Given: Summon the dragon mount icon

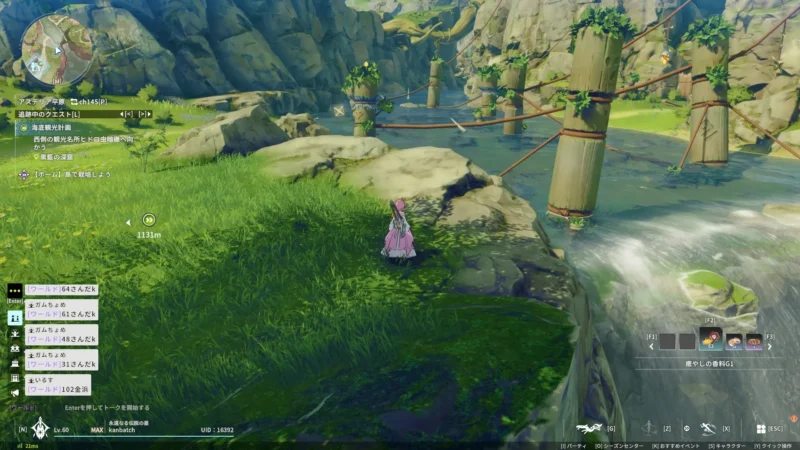Looking at the screenshot, I should tap(589, 428).
